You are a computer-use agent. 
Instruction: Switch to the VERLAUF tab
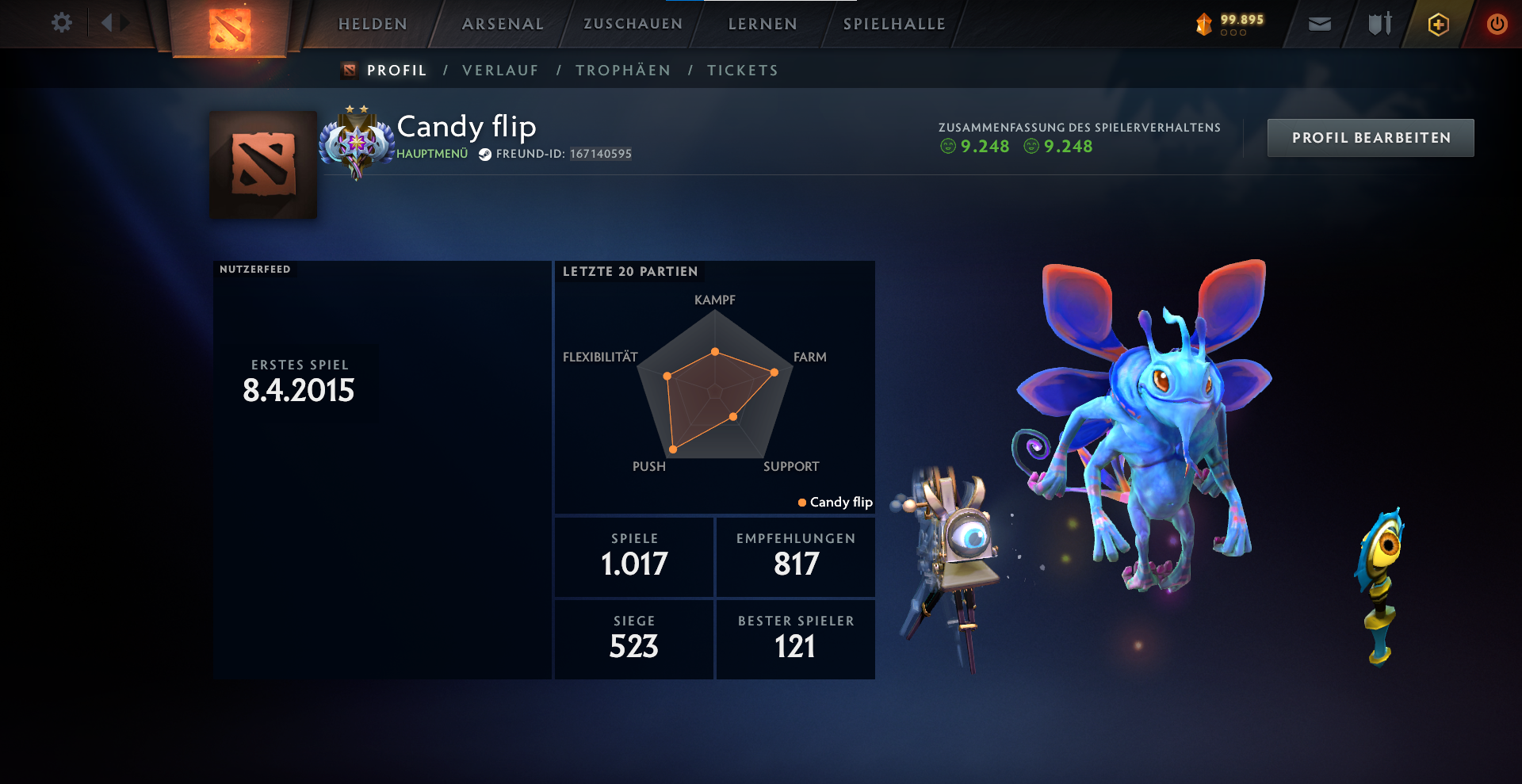(501, 70)
